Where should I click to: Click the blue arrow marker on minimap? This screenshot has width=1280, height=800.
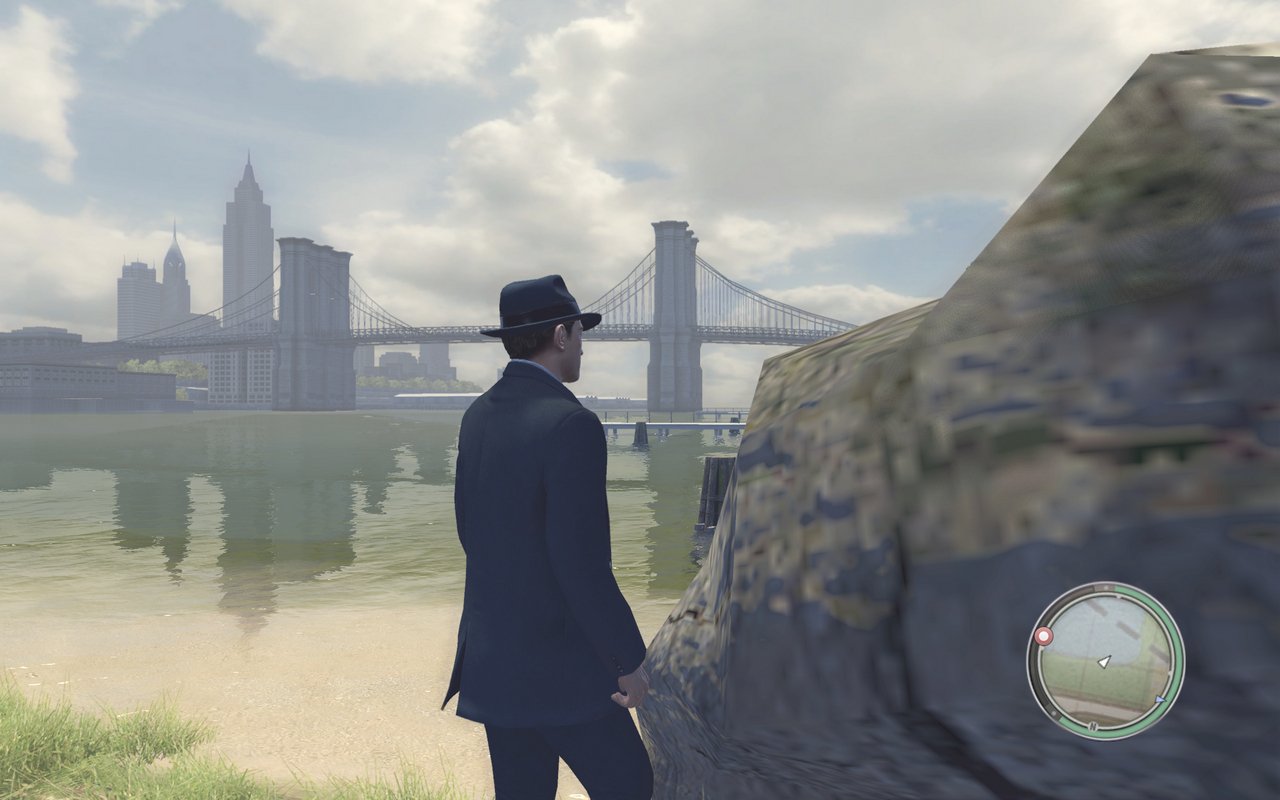[x=1160, y=699]
